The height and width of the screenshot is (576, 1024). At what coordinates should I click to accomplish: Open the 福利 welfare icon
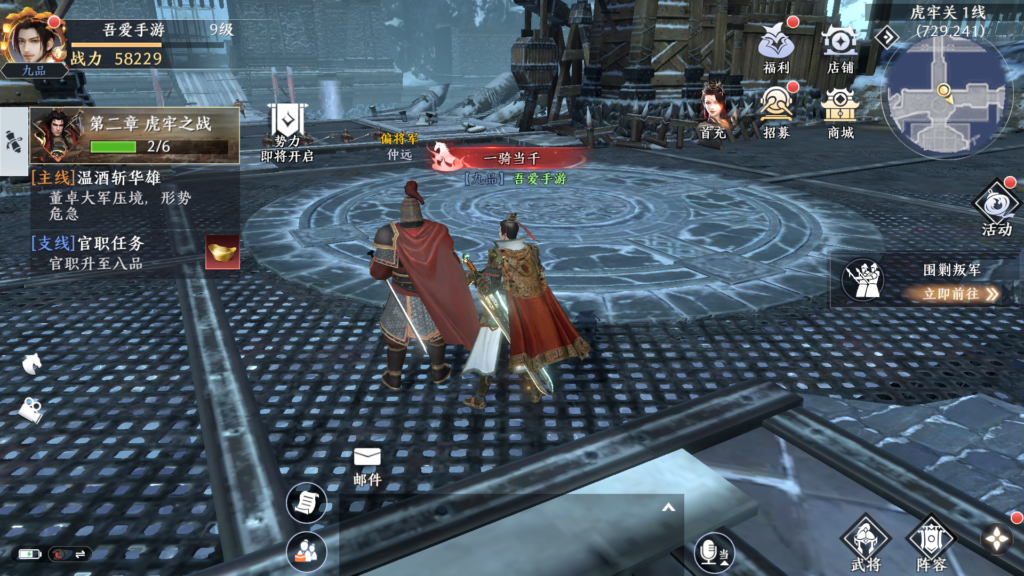(776, 46)
